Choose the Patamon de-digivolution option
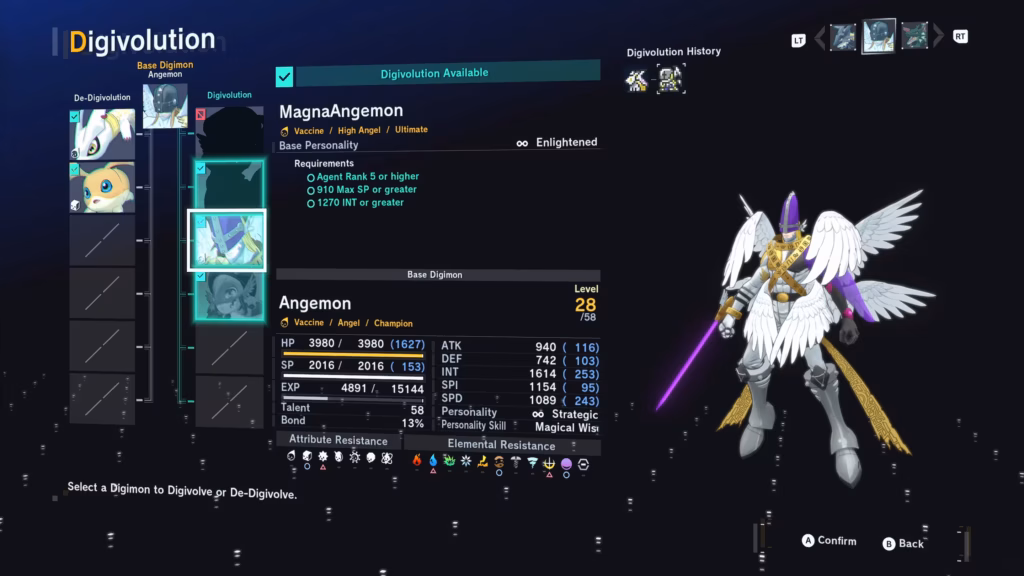 102,188
